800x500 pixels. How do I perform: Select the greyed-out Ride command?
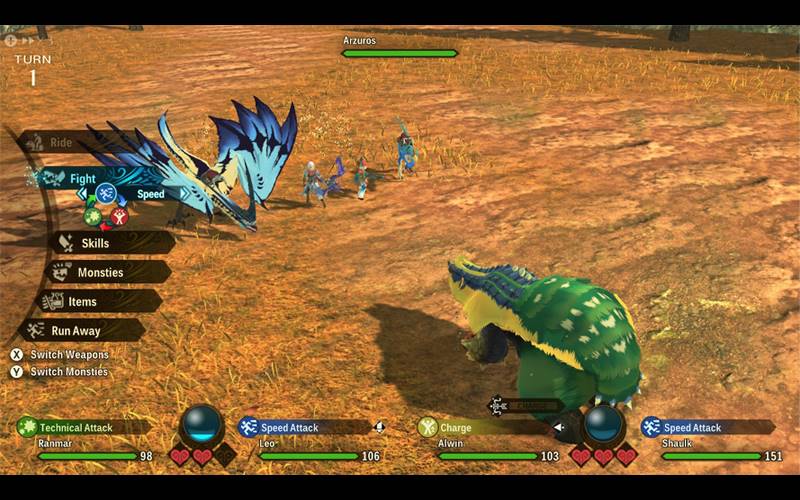[60, 143]
